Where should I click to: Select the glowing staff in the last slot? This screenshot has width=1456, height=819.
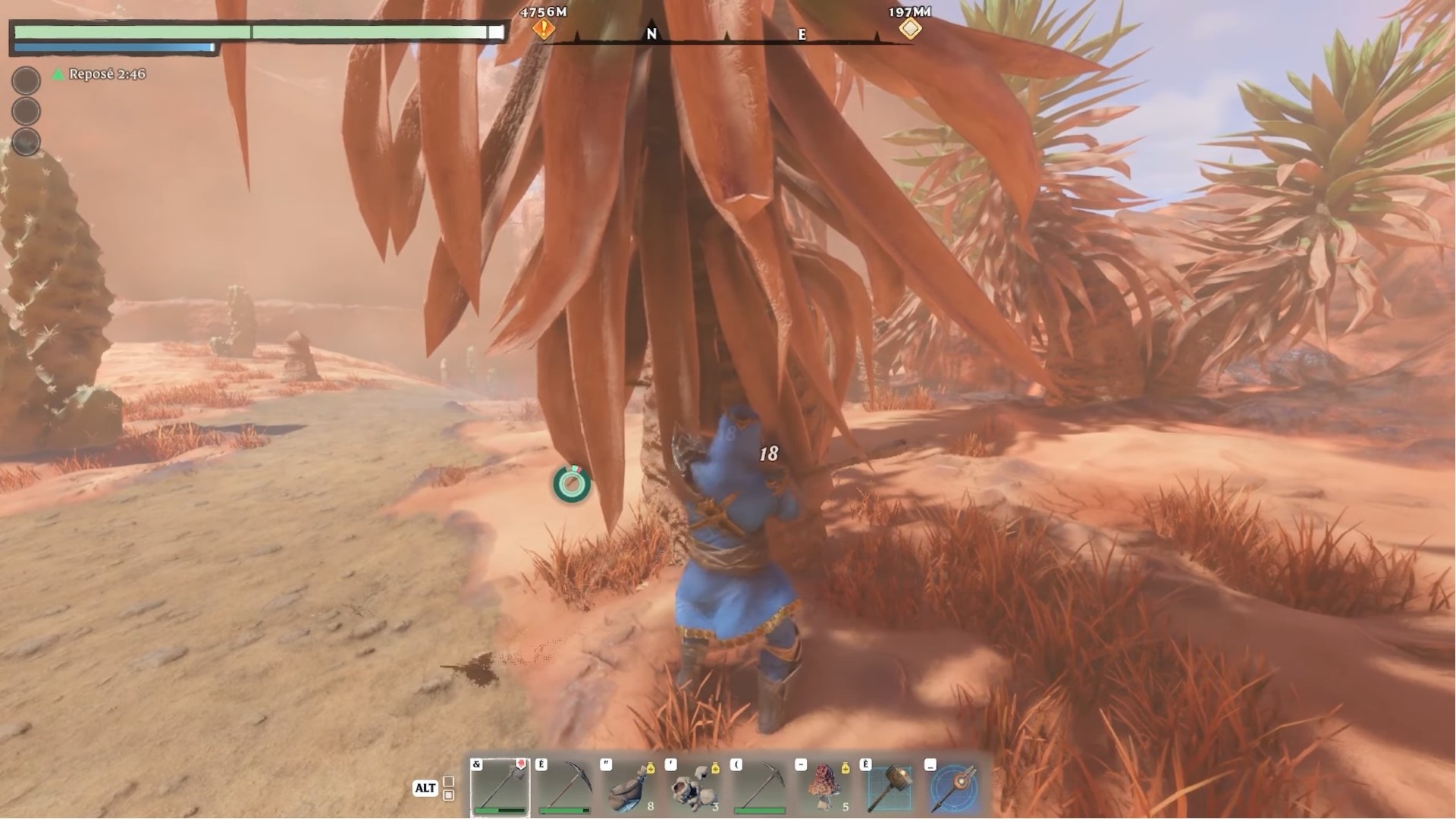pyautogui.click(x=955, y=786)
